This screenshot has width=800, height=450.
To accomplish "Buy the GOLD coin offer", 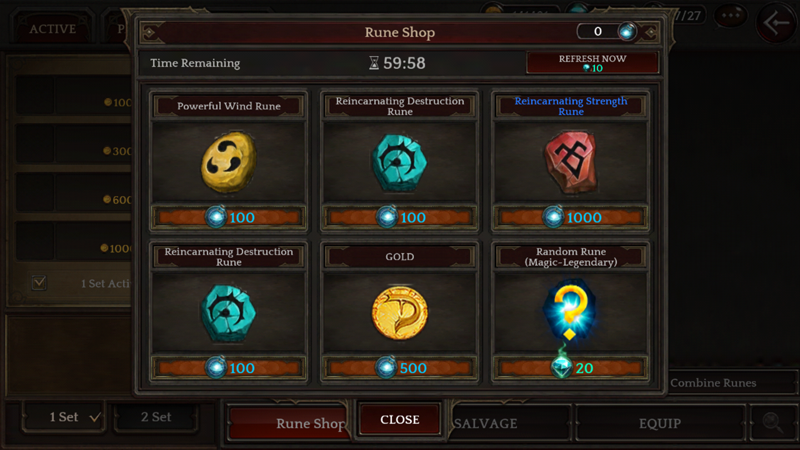I will point(400,311).
